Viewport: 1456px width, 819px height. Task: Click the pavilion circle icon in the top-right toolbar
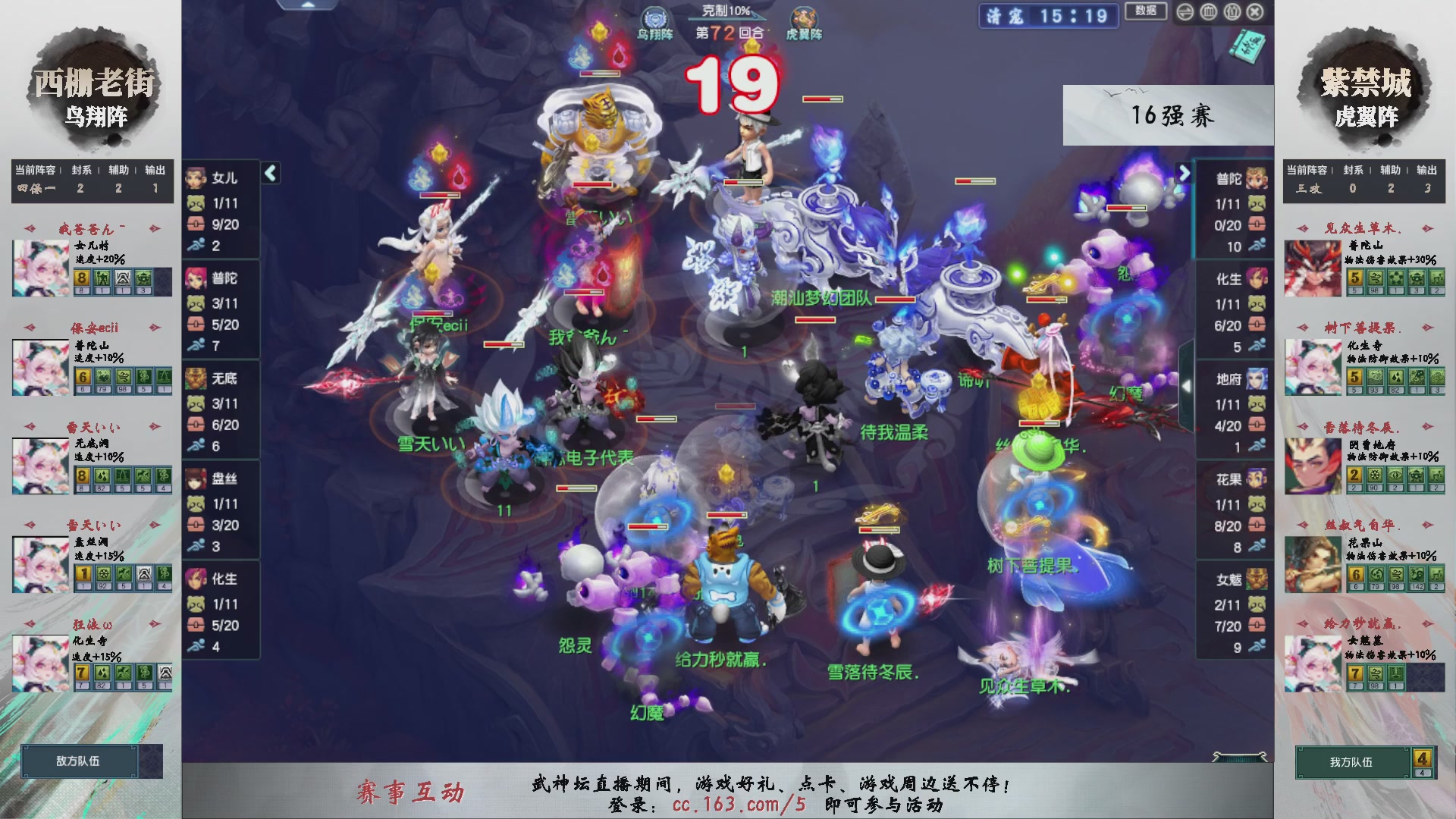[x=1232, y=13]
